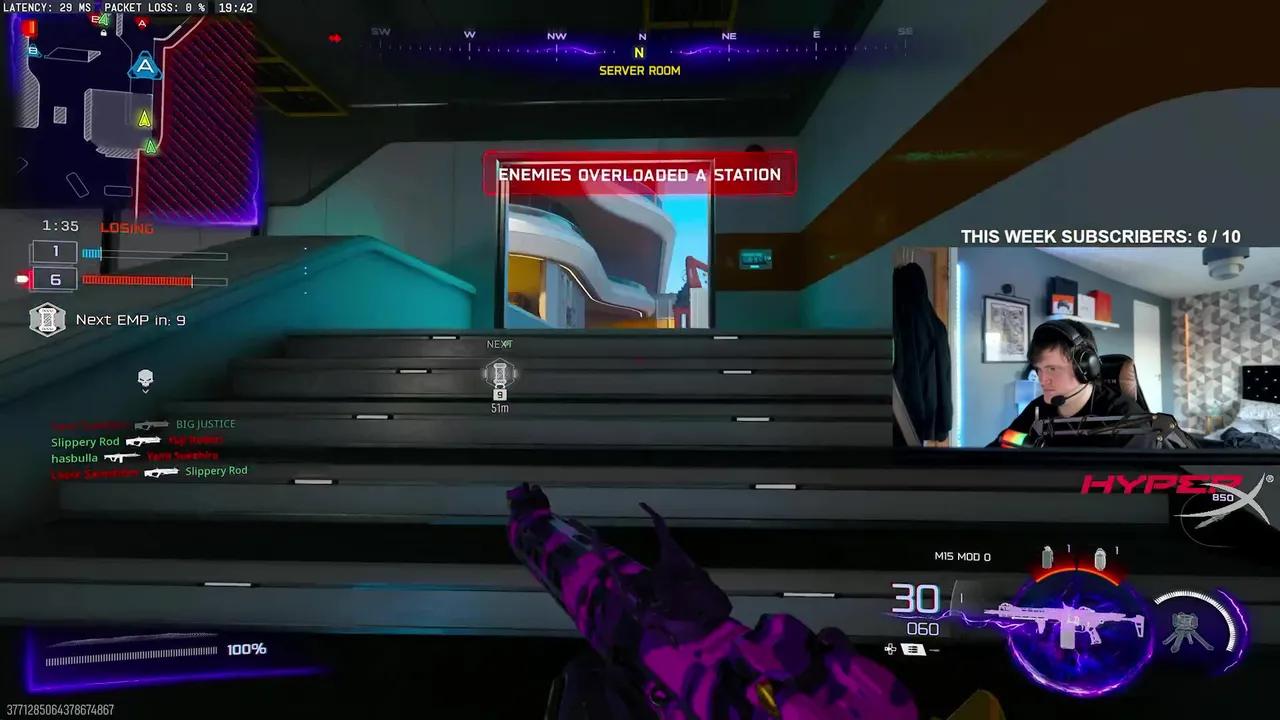Screen dimensions: 1280x720
Task: Click the skull elimination marker on screen
Action: pyautogui.click(x=144, y=378)
